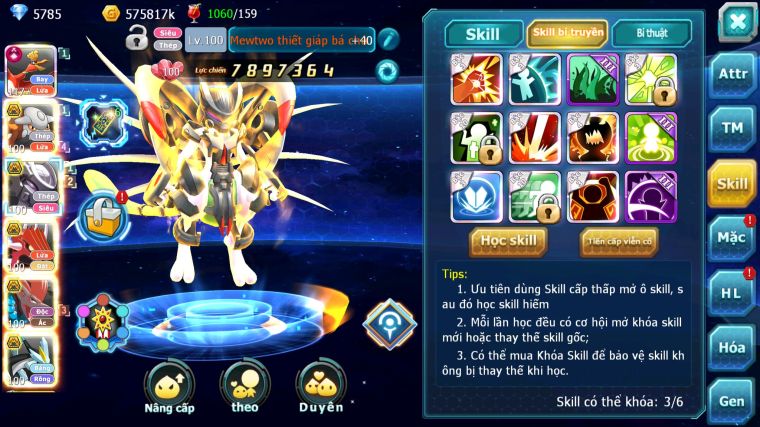The width and height of the screenshot is (760, 427).
Task: Click the Tiến cấp viên cổ button
Action: coord(619,240)
